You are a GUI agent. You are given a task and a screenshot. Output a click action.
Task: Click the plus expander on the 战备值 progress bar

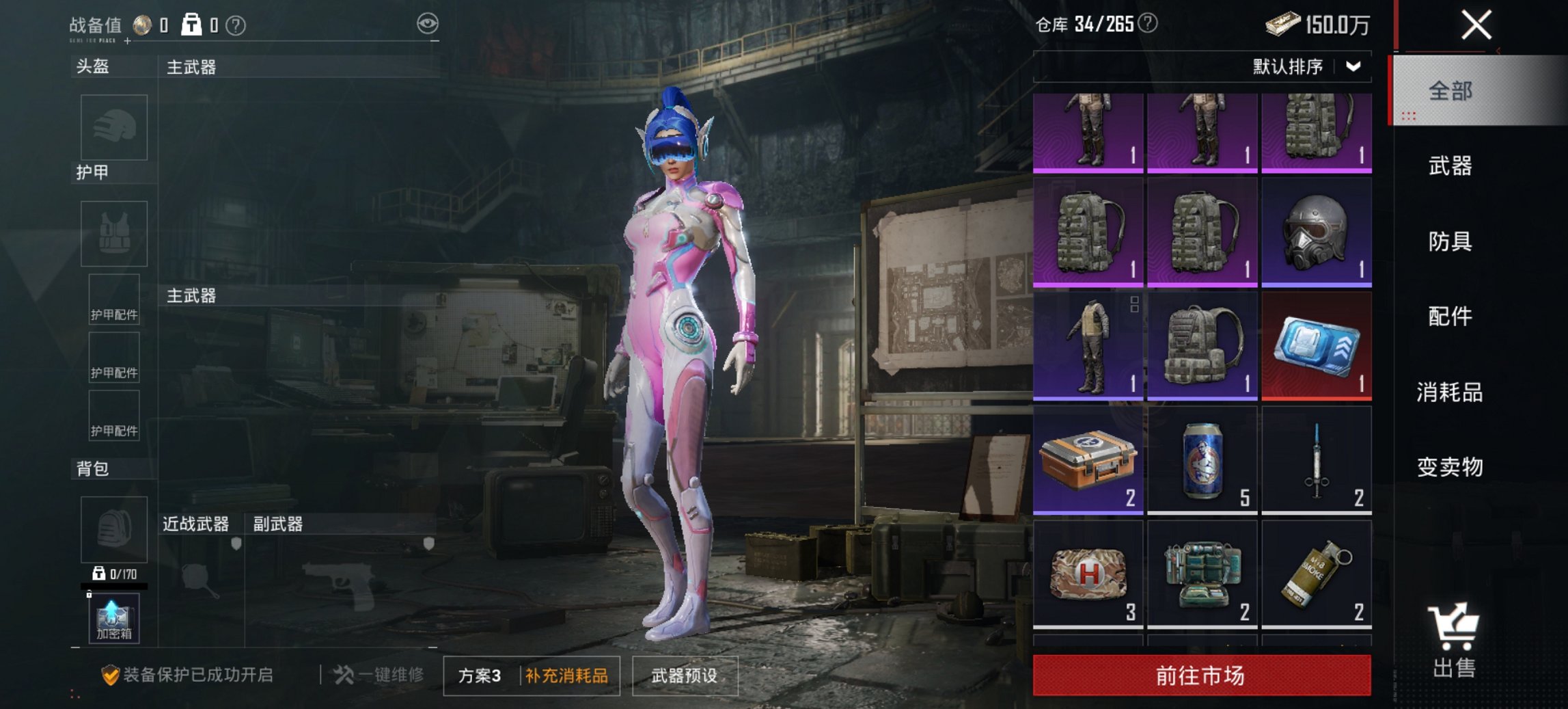click(126, 41)
